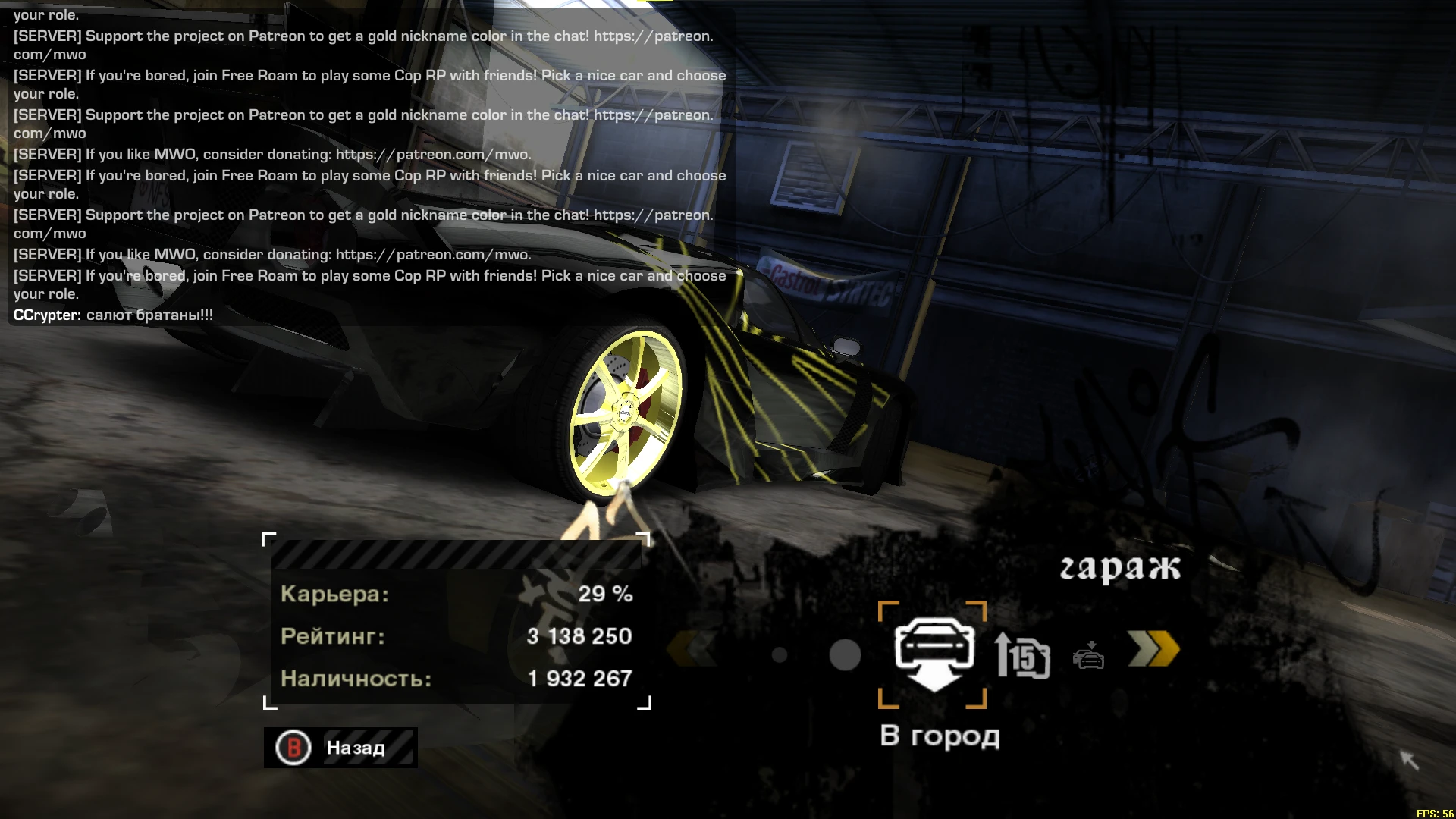Click the red 'B' back control icon
Viewport: 1456px width, 819px height.
pos(294,748)
